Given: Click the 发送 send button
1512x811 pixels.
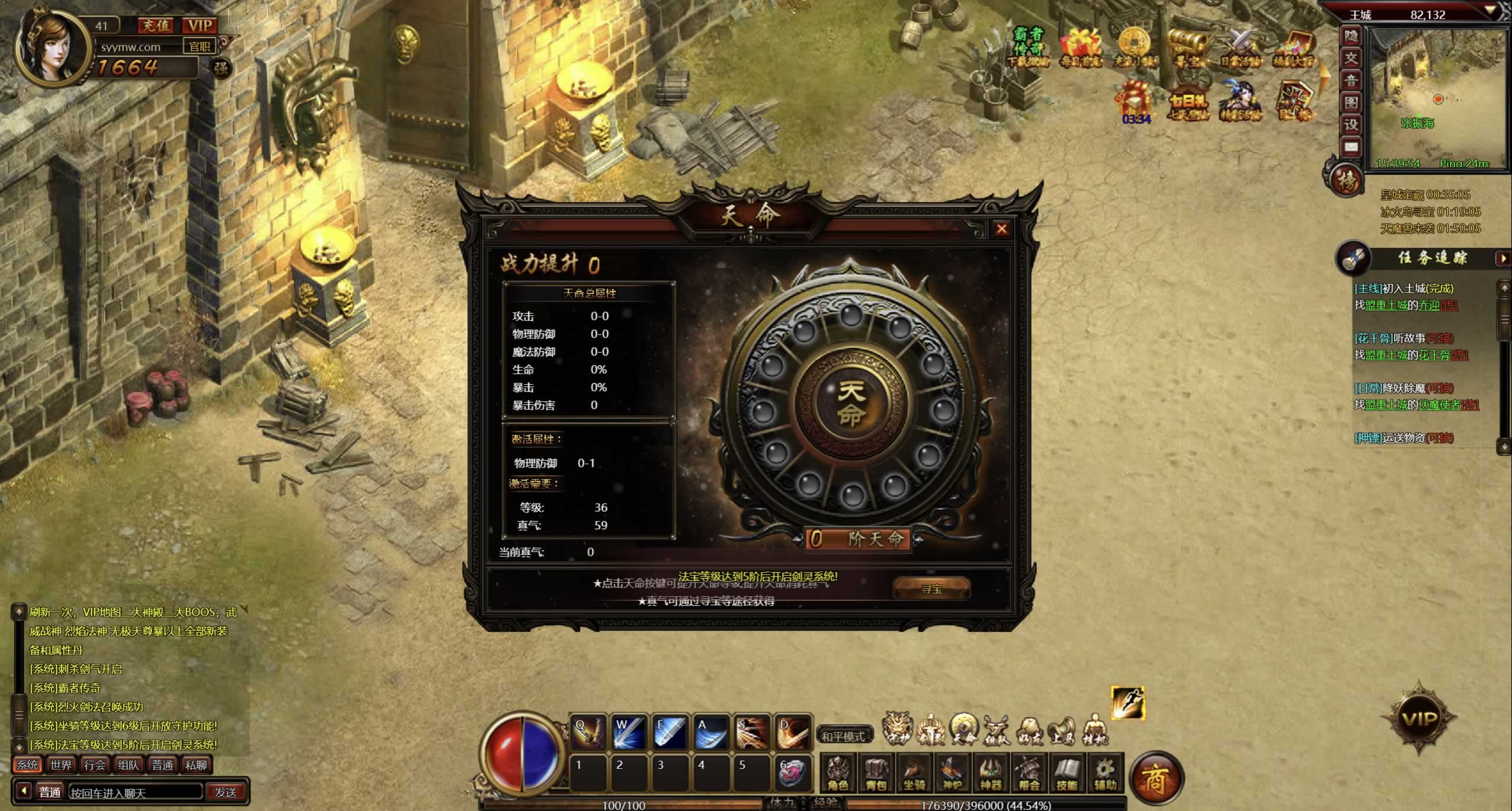Looking at the screenshot, I should click(226, 792).
